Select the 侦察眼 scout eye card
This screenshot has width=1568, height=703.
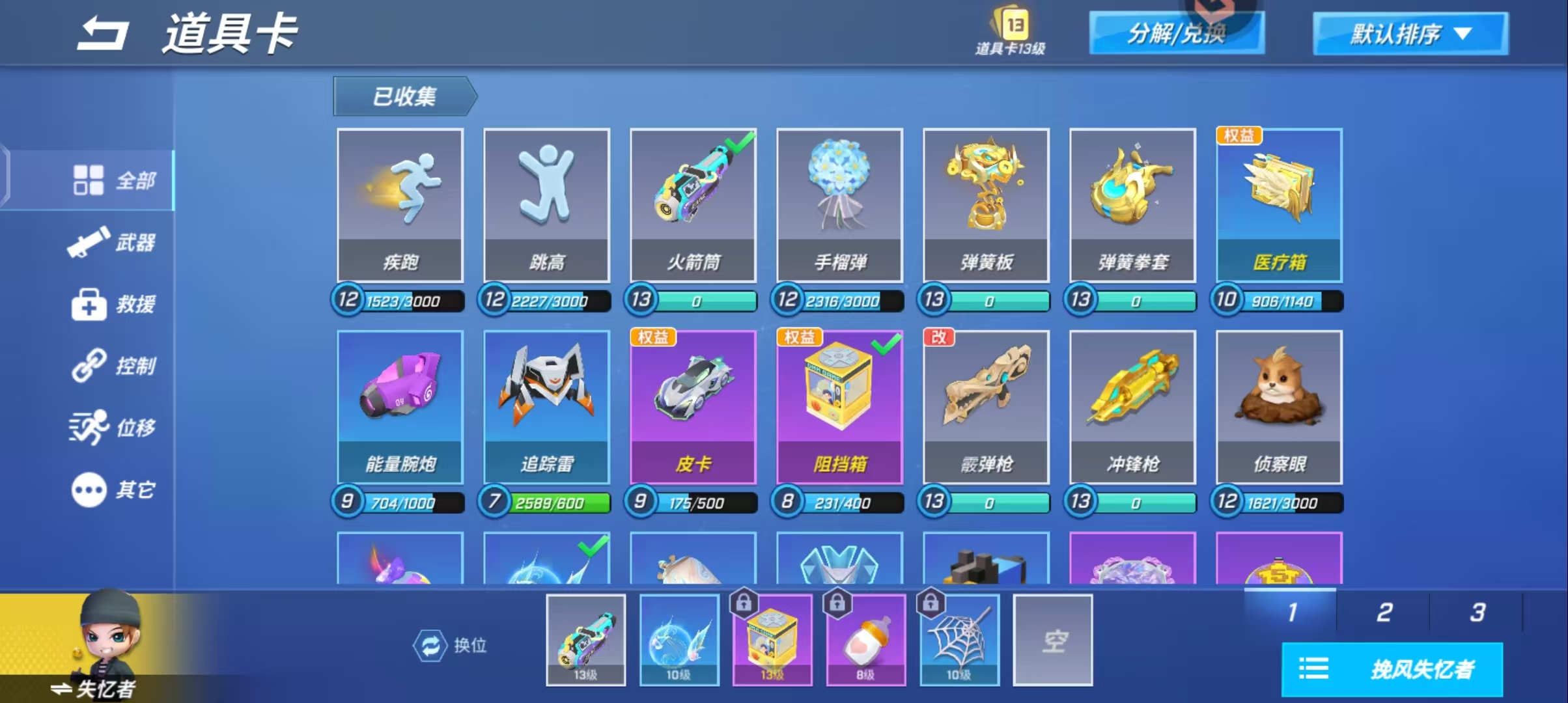[1279, 407]
